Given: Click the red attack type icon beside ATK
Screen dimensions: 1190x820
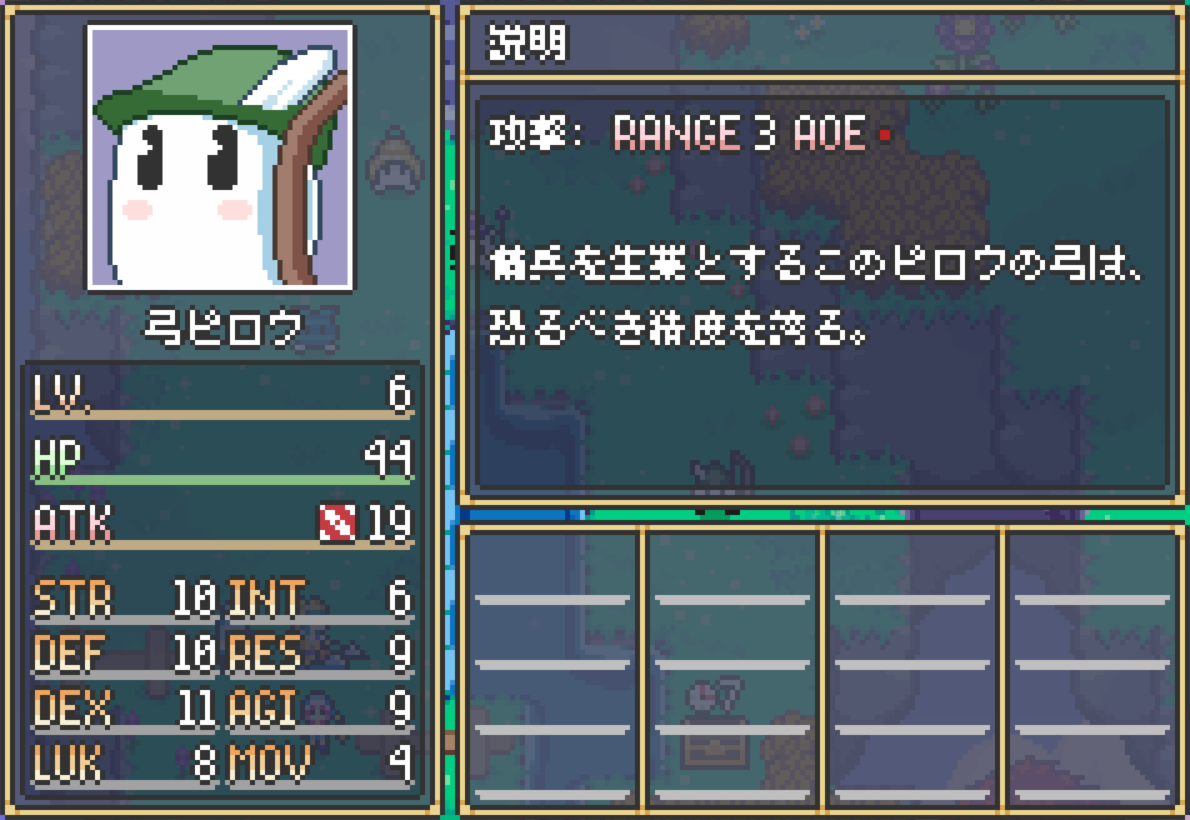Looking at the screenshot, I should click(x=338, y=523).
